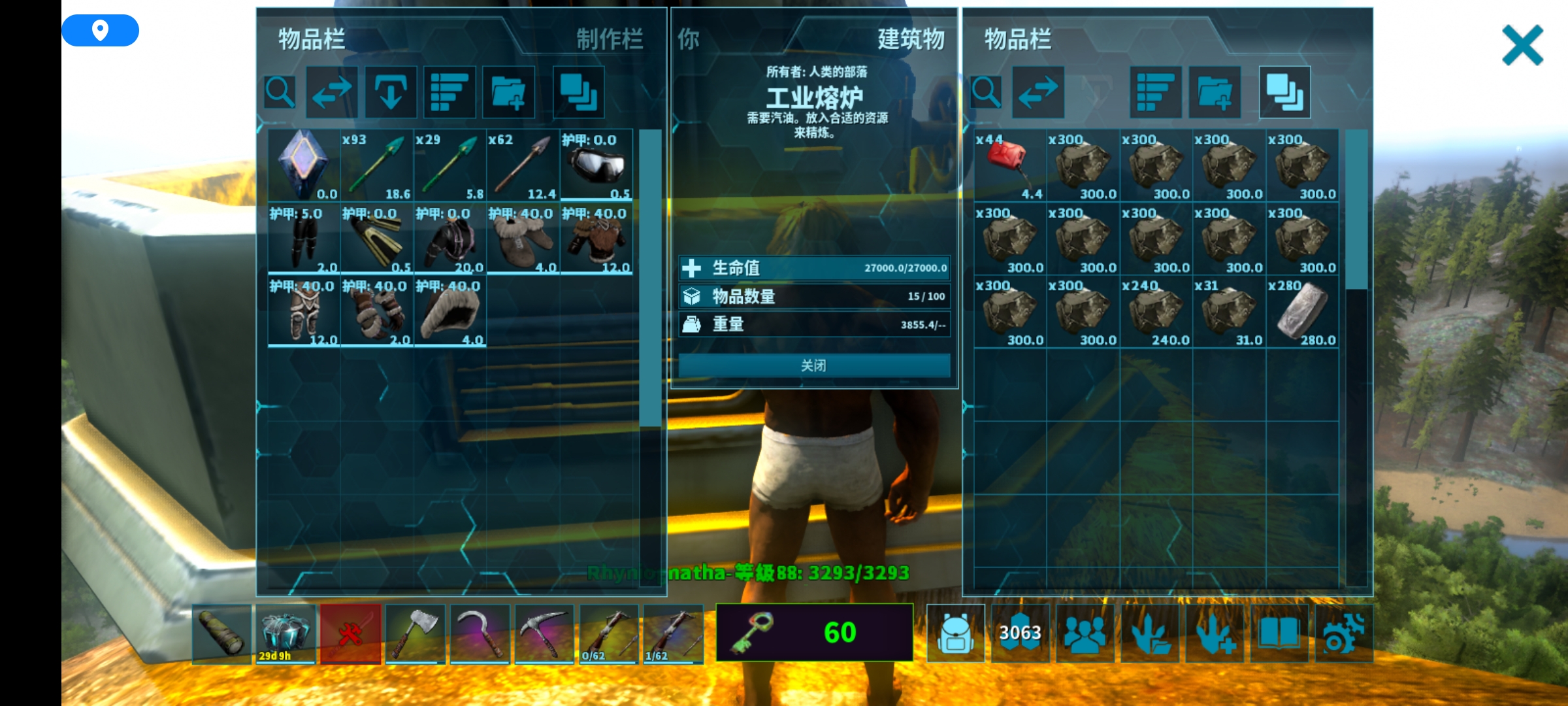Viewport: 1568px width, 706px height.
Task: Open the backpack inventory icon
Action: click(955, 633)
